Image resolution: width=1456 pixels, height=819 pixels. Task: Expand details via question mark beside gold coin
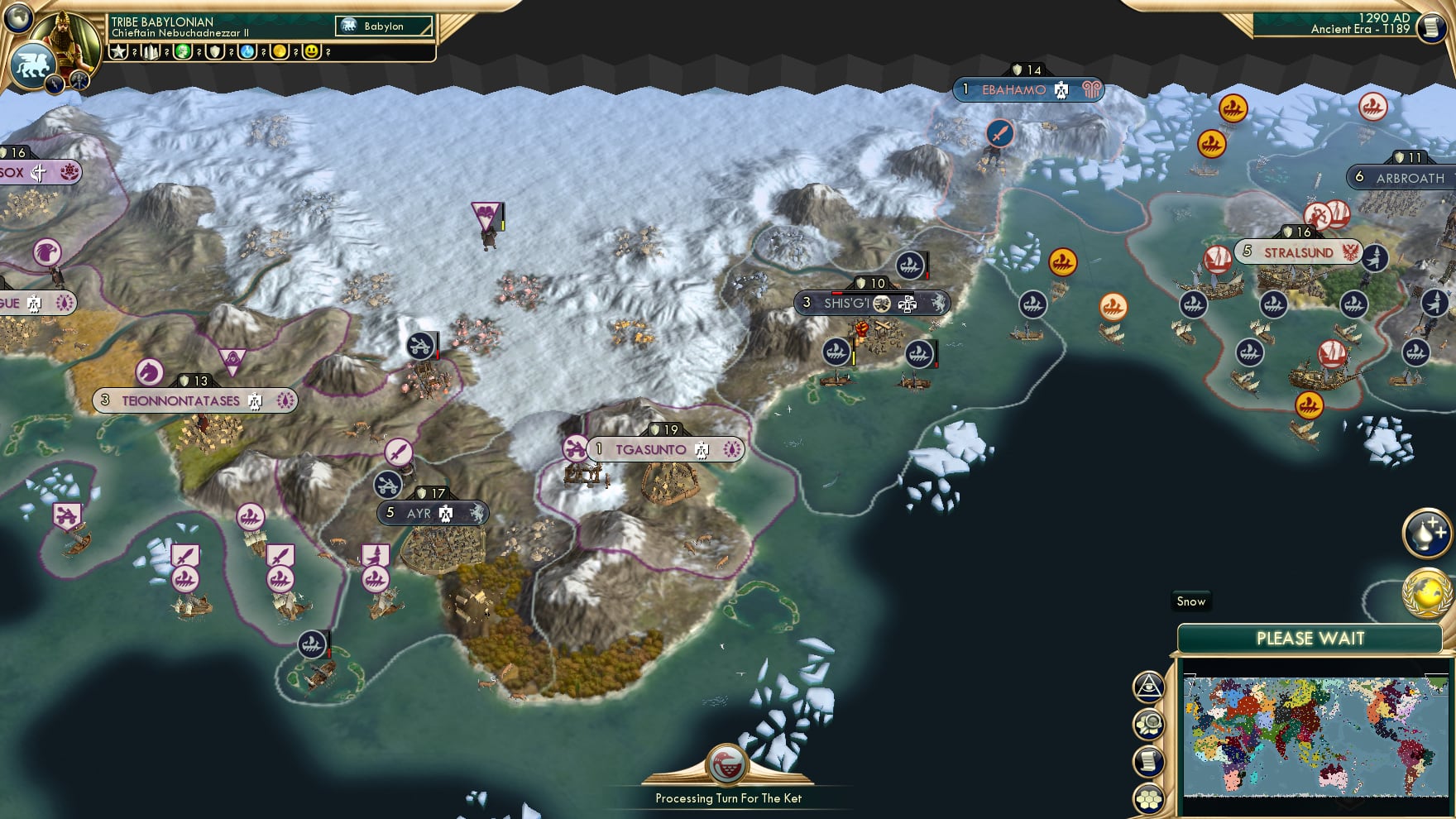295,50
